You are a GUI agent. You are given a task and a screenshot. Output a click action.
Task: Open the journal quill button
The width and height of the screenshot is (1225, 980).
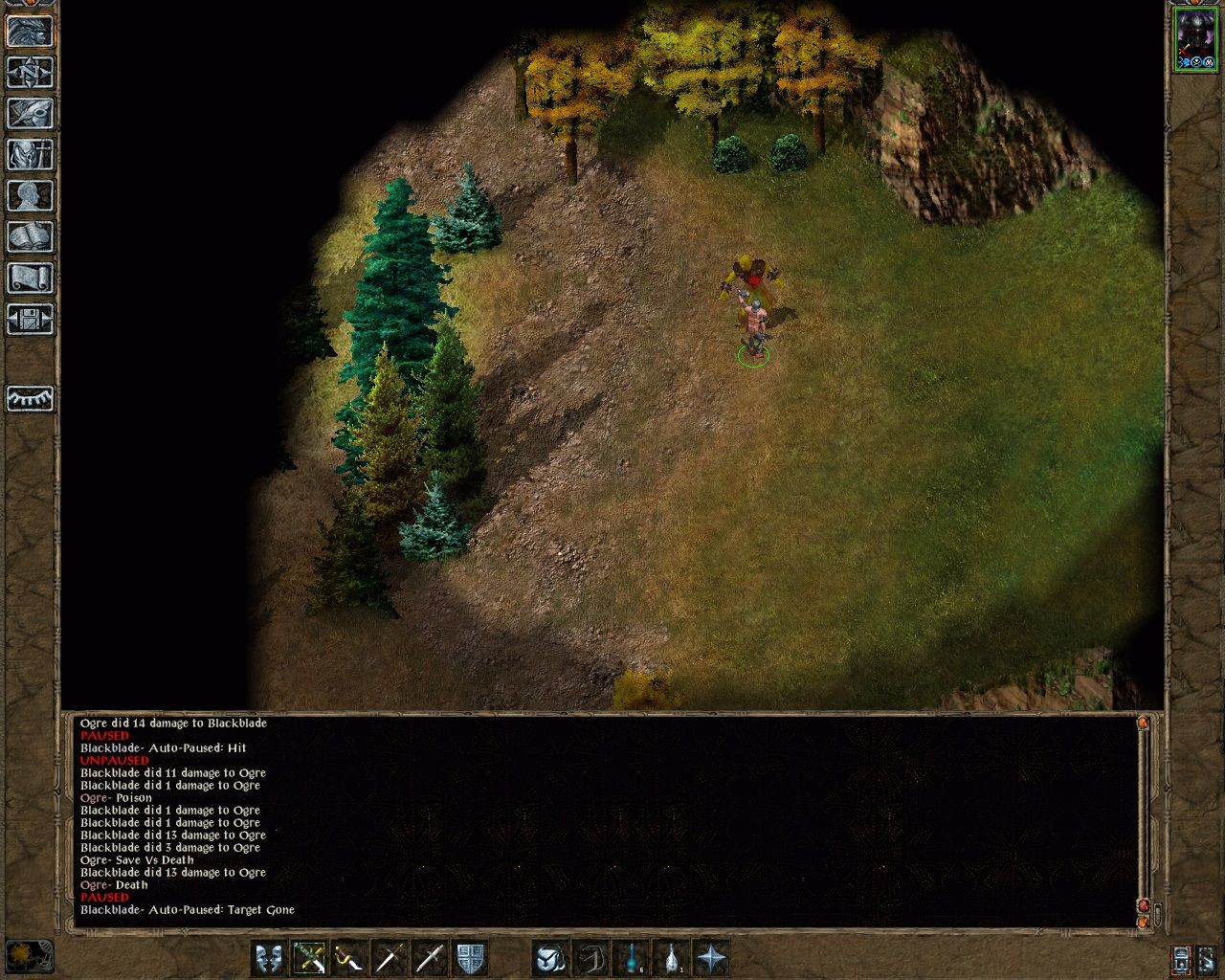[x=30, y=113]
